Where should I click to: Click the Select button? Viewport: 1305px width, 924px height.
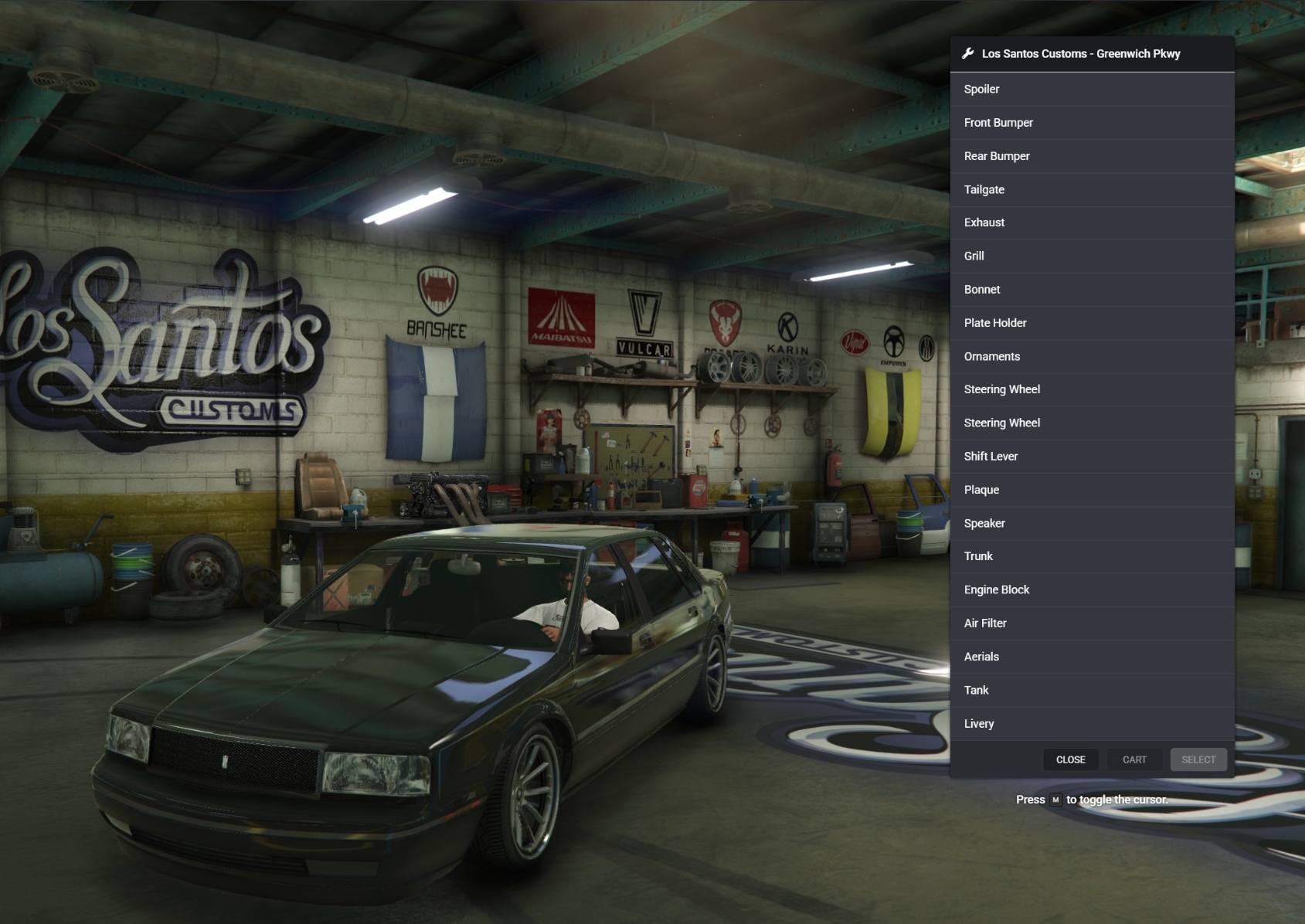1198,759
